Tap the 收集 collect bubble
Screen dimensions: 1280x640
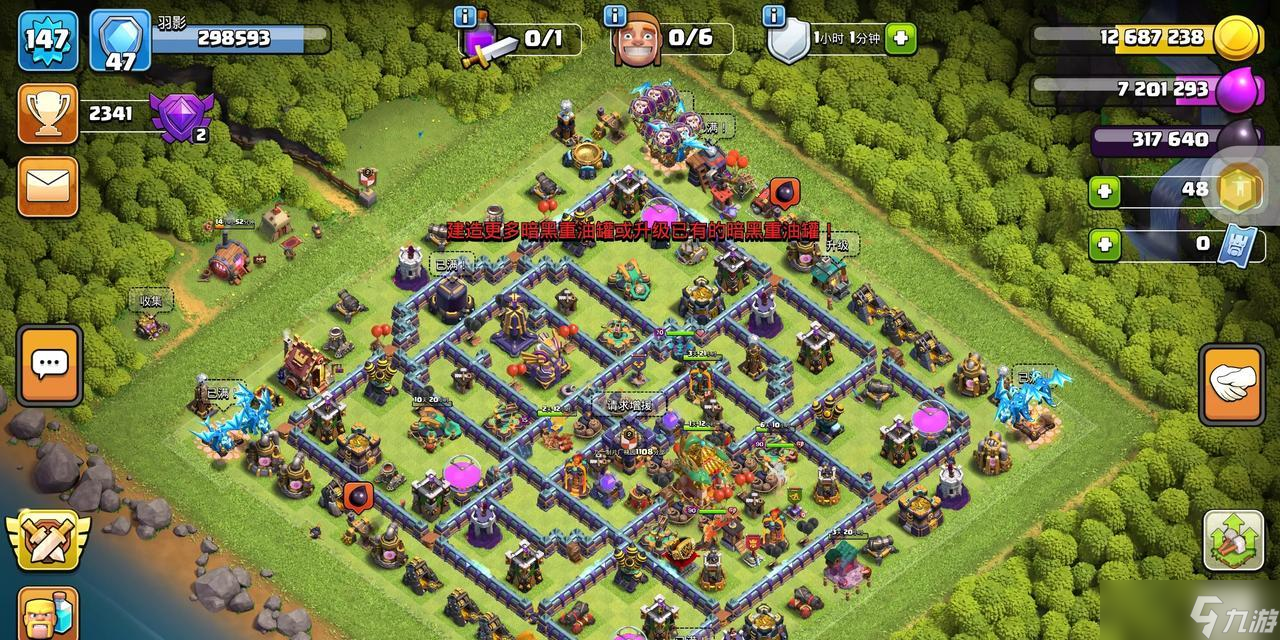click(151, 300)
